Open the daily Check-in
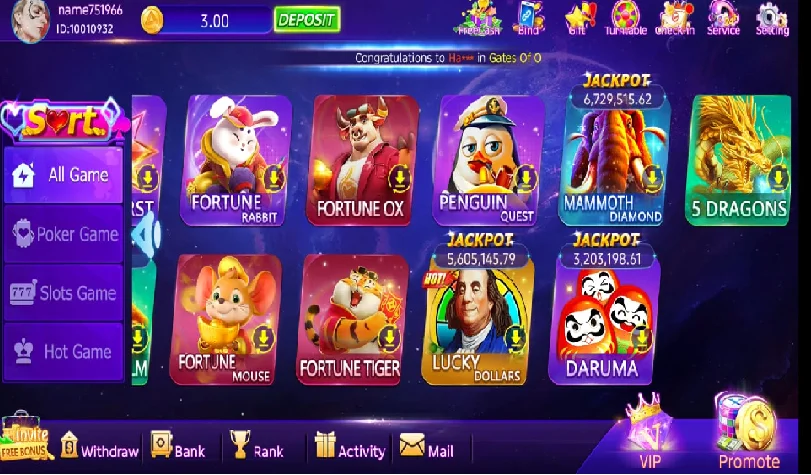811x475 pixels. [675, 17]
